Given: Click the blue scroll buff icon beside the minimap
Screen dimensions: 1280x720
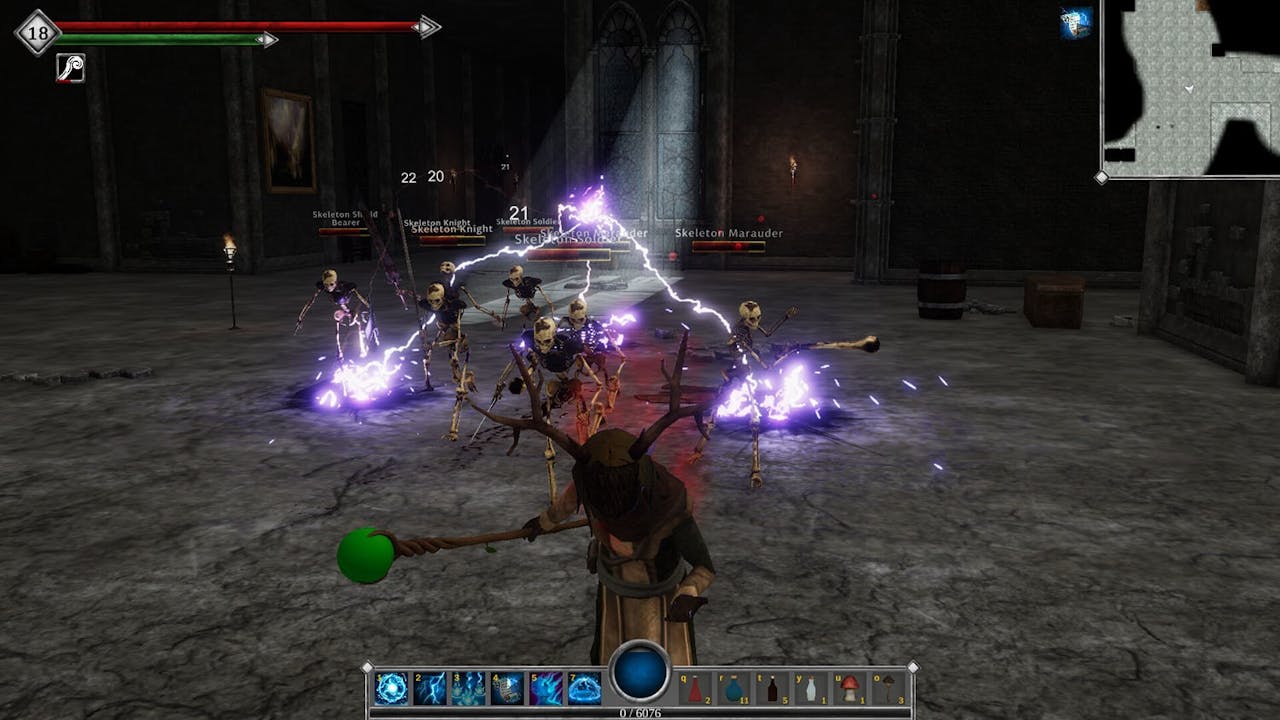Looking at the screenshot, I should coord(1076,23).
